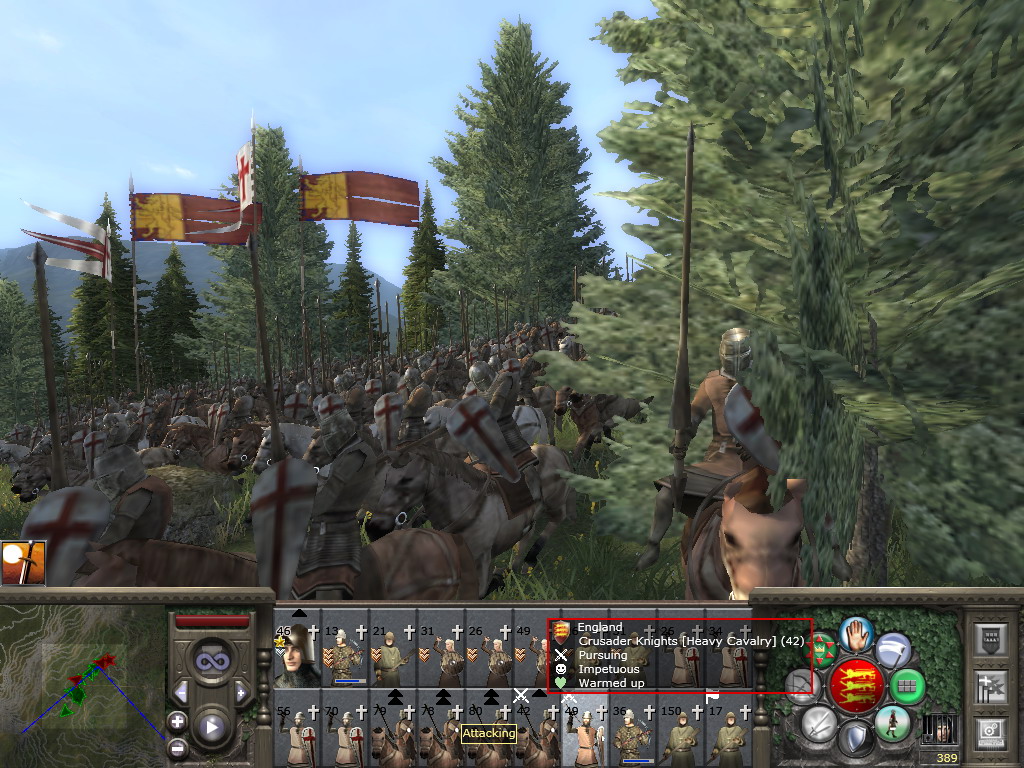Screen dimensions: 1024x768
Task: Click the play button on speed panel
Action: pyautogui.click(x=211, y=727)
